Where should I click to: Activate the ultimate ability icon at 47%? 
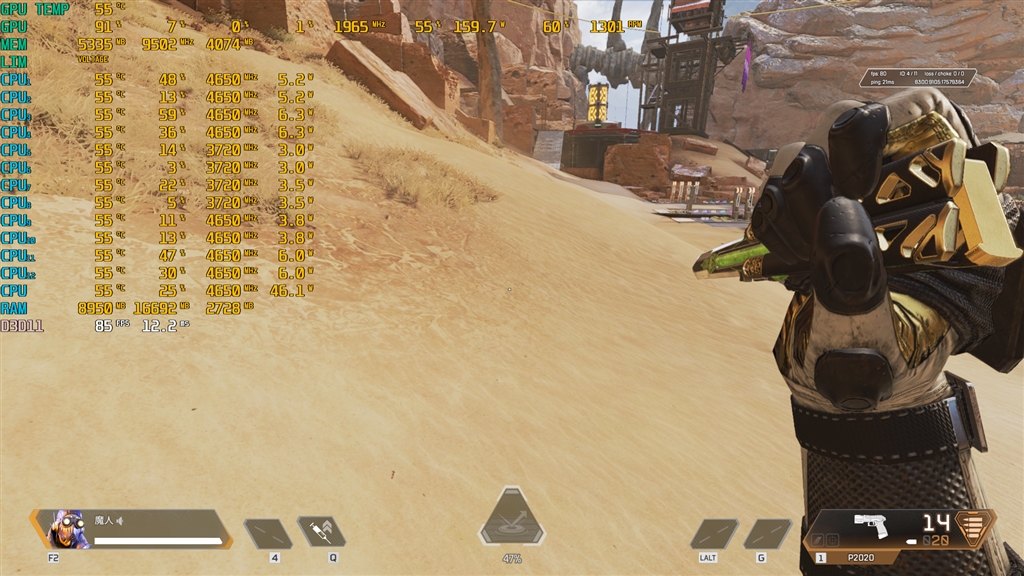(x=512, y=522)
